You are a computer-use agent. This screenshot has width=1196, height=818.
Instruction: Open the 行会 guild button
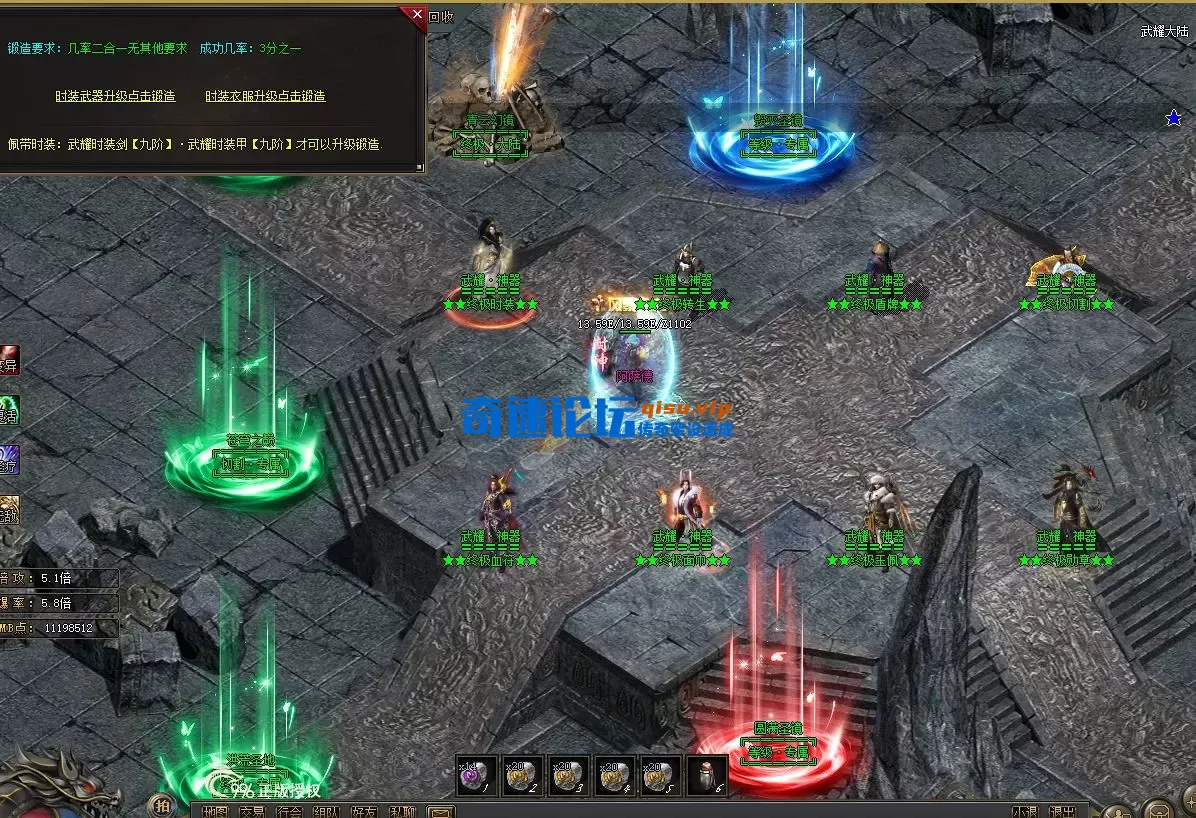(289, 812)
